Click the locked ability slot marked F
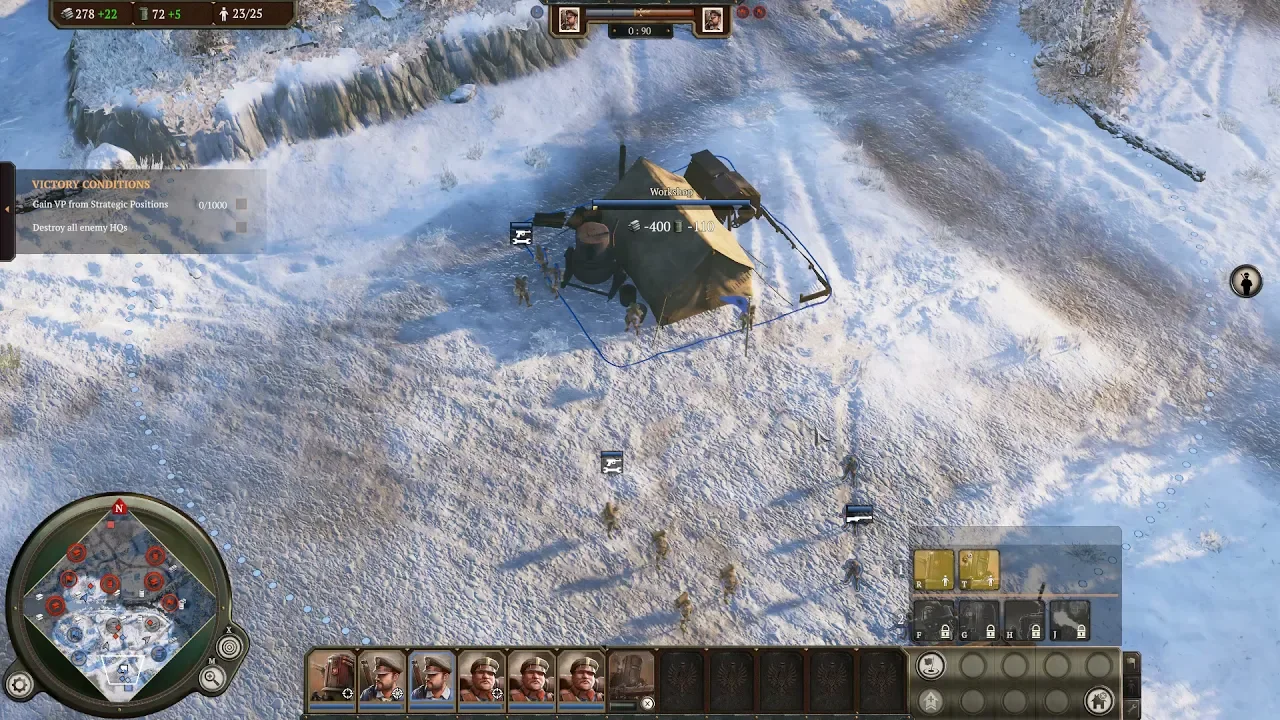The image size is (1280, 720). click(x=933, y=620)
